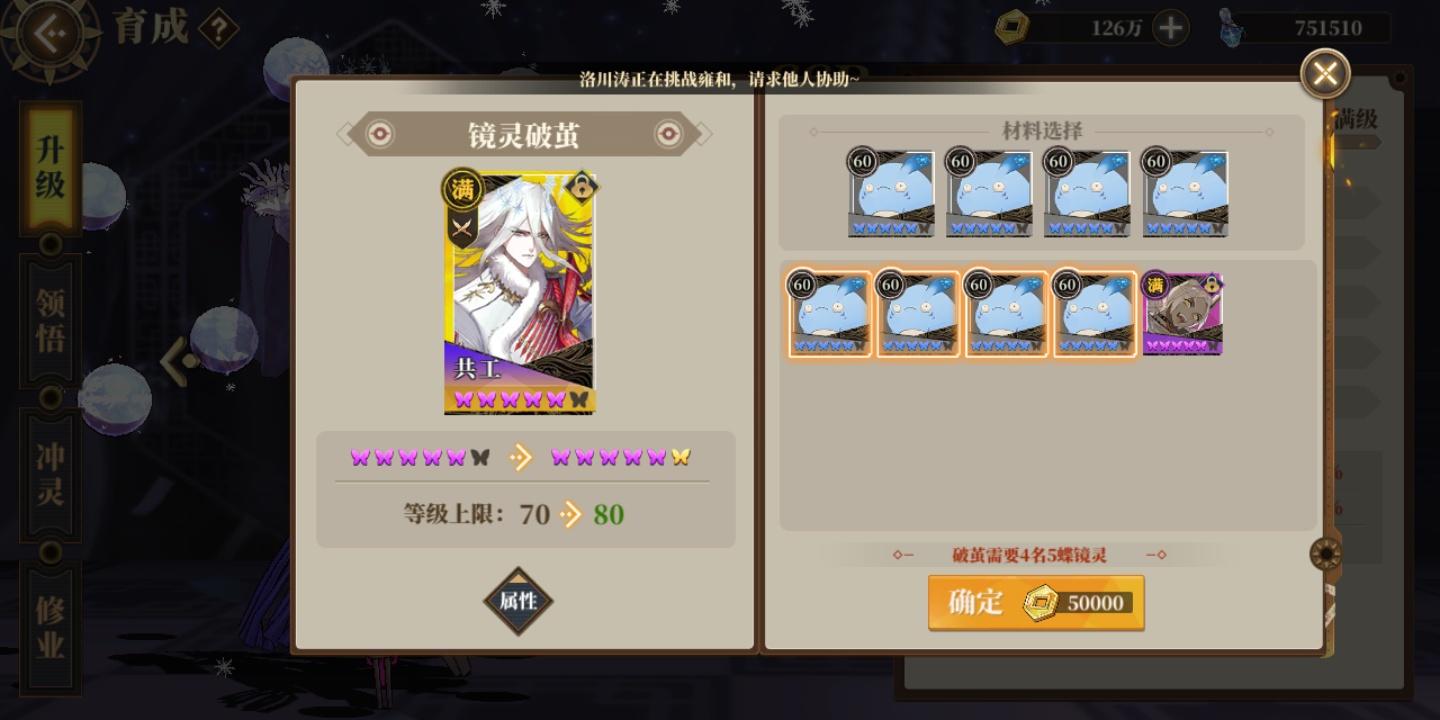Click the butterfly rank progress indicator

click(519, 457)
